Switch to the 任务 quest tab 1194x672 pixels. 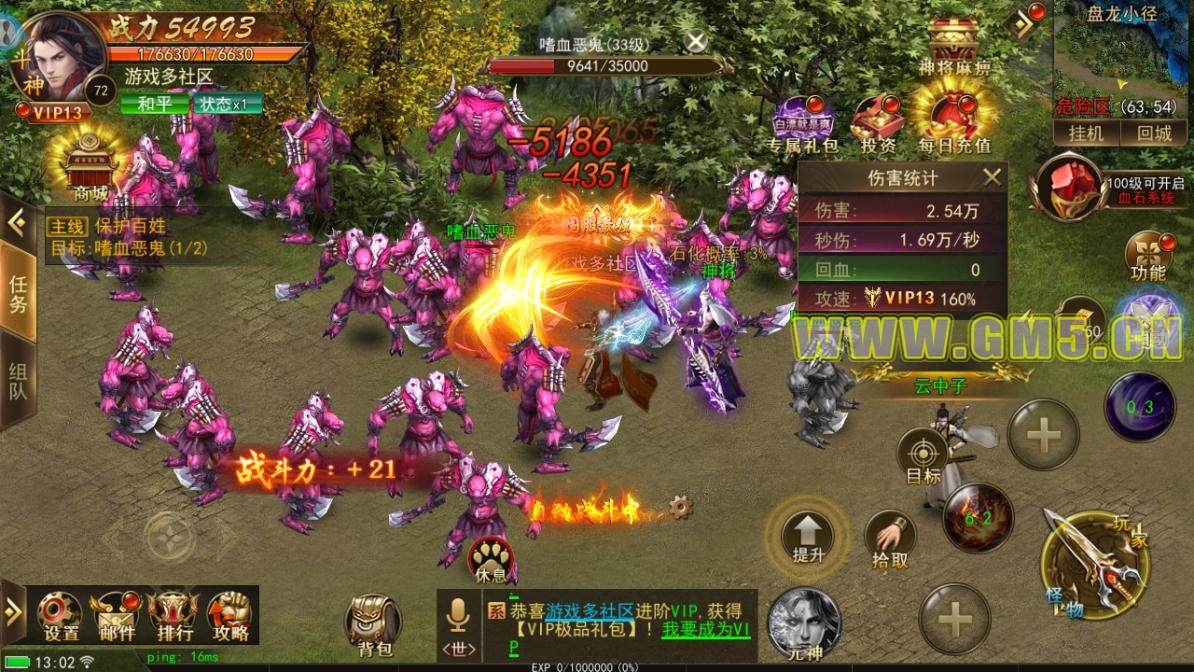coord(18,292)
